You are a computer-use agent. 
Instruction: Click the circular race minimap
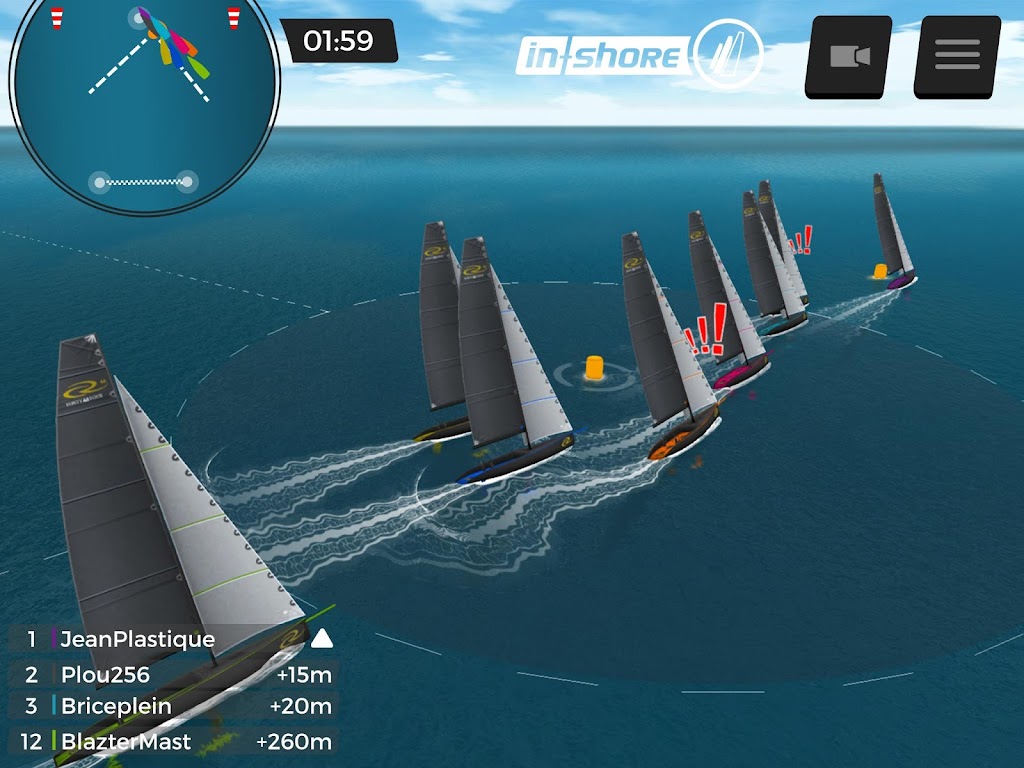click(143, 105)
